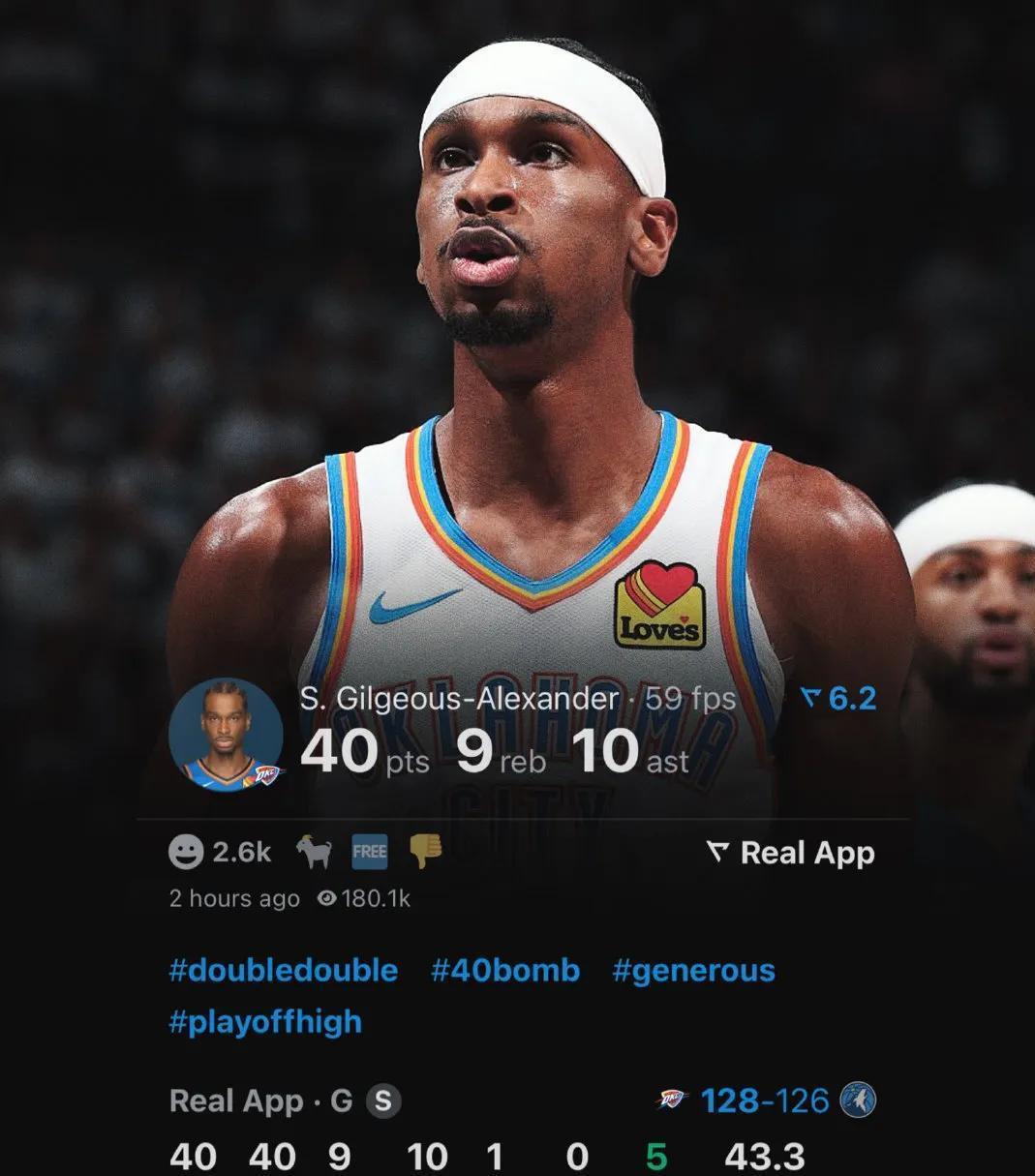
Task: View the #generous hashtag
Action: point(693,970)
